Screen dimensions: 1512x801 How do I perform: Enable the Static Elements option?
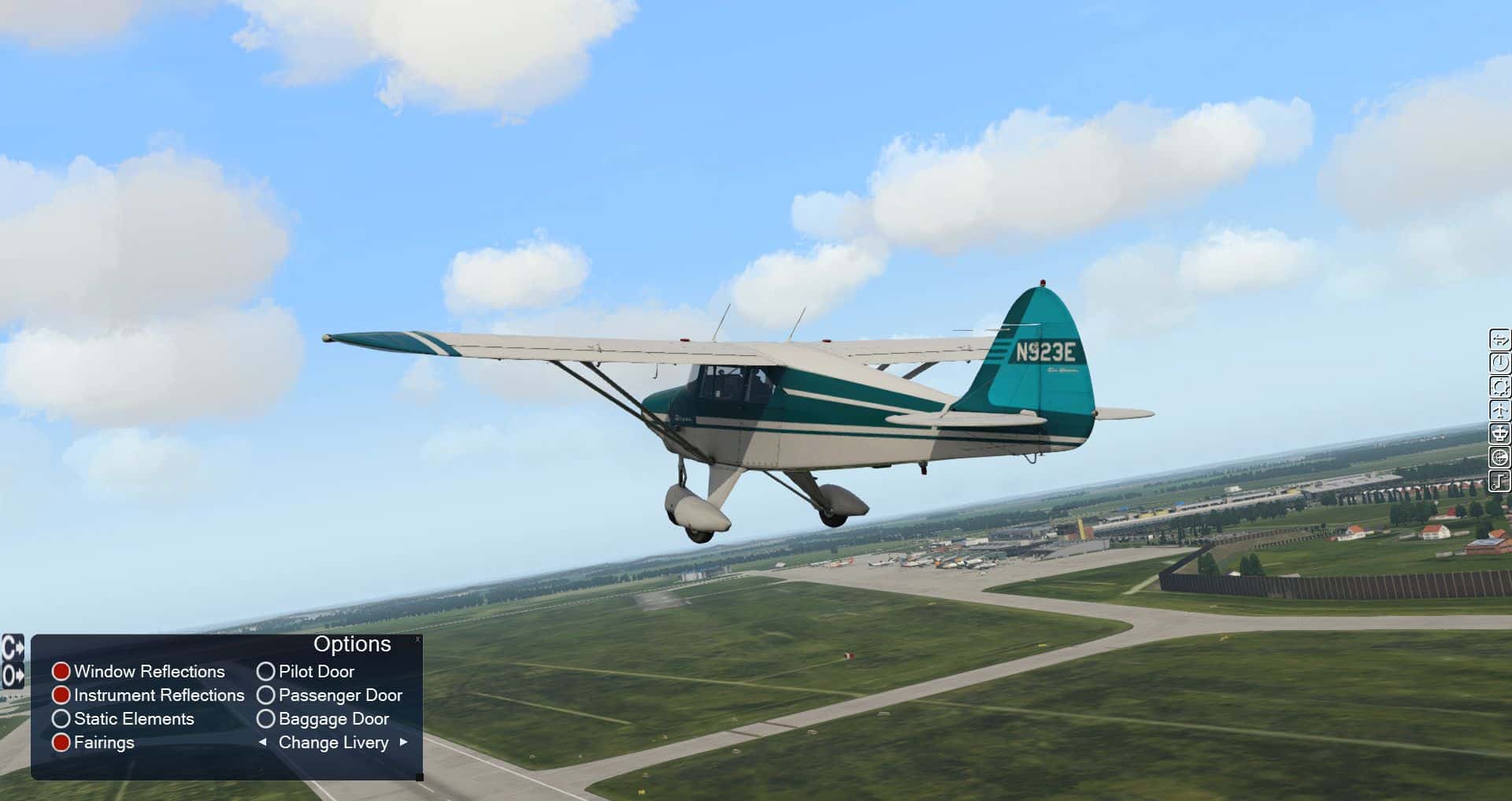pos(61,719)
